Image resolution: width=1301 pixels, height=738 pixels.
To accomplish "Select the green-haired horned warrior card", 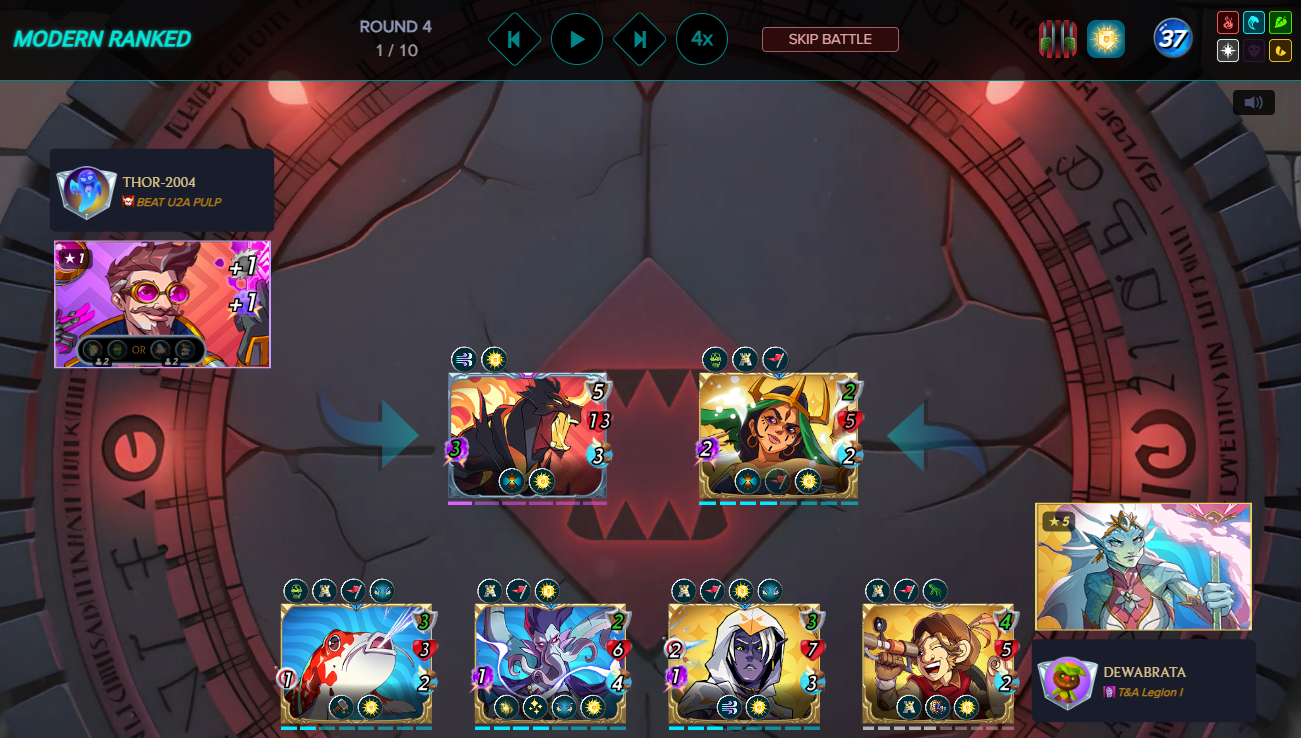I will pyautogui.click(x=778, y=435).
